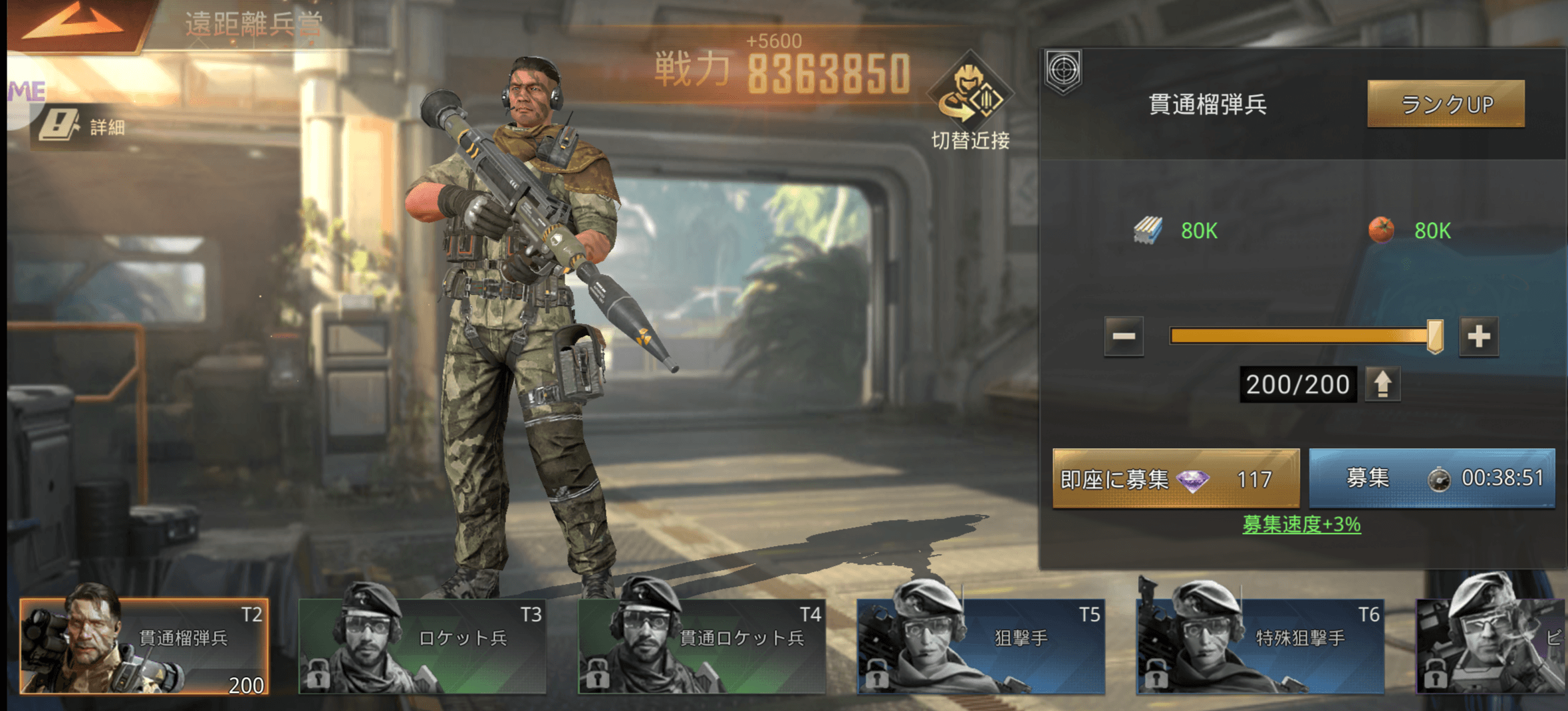Select the locked T5 狙撃手 card
The height and width of the screenshot is (711, 1568).
point(981,646)
